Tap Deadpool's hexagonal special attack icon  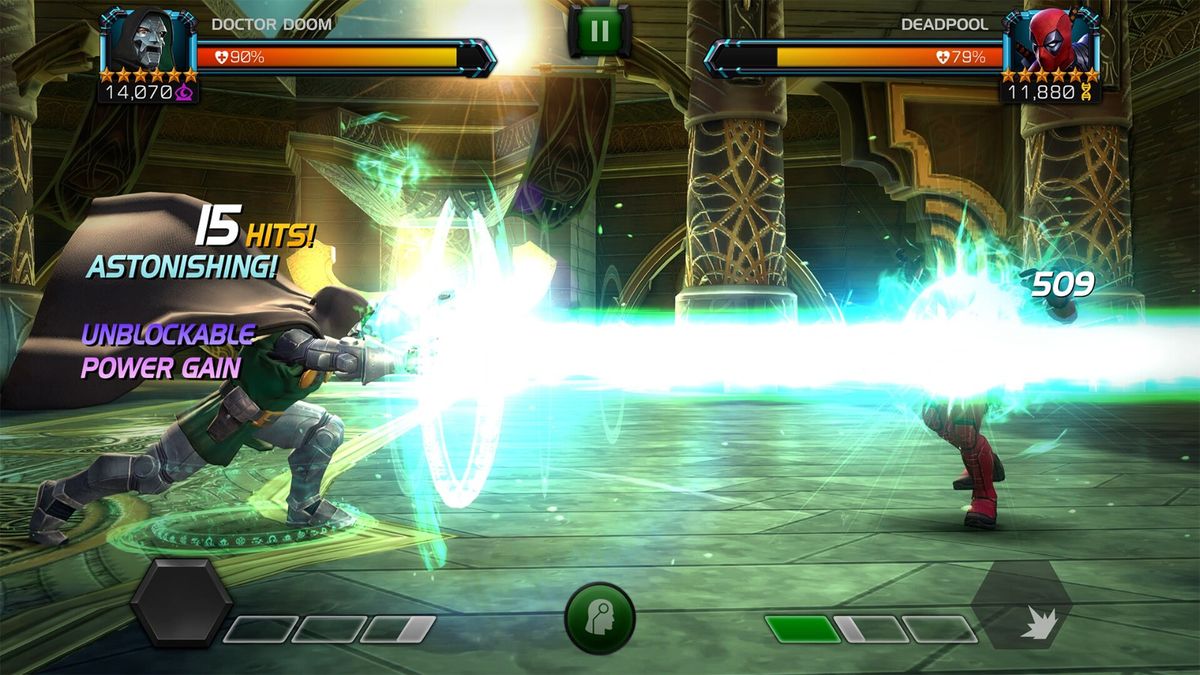tap(1022, 603)
